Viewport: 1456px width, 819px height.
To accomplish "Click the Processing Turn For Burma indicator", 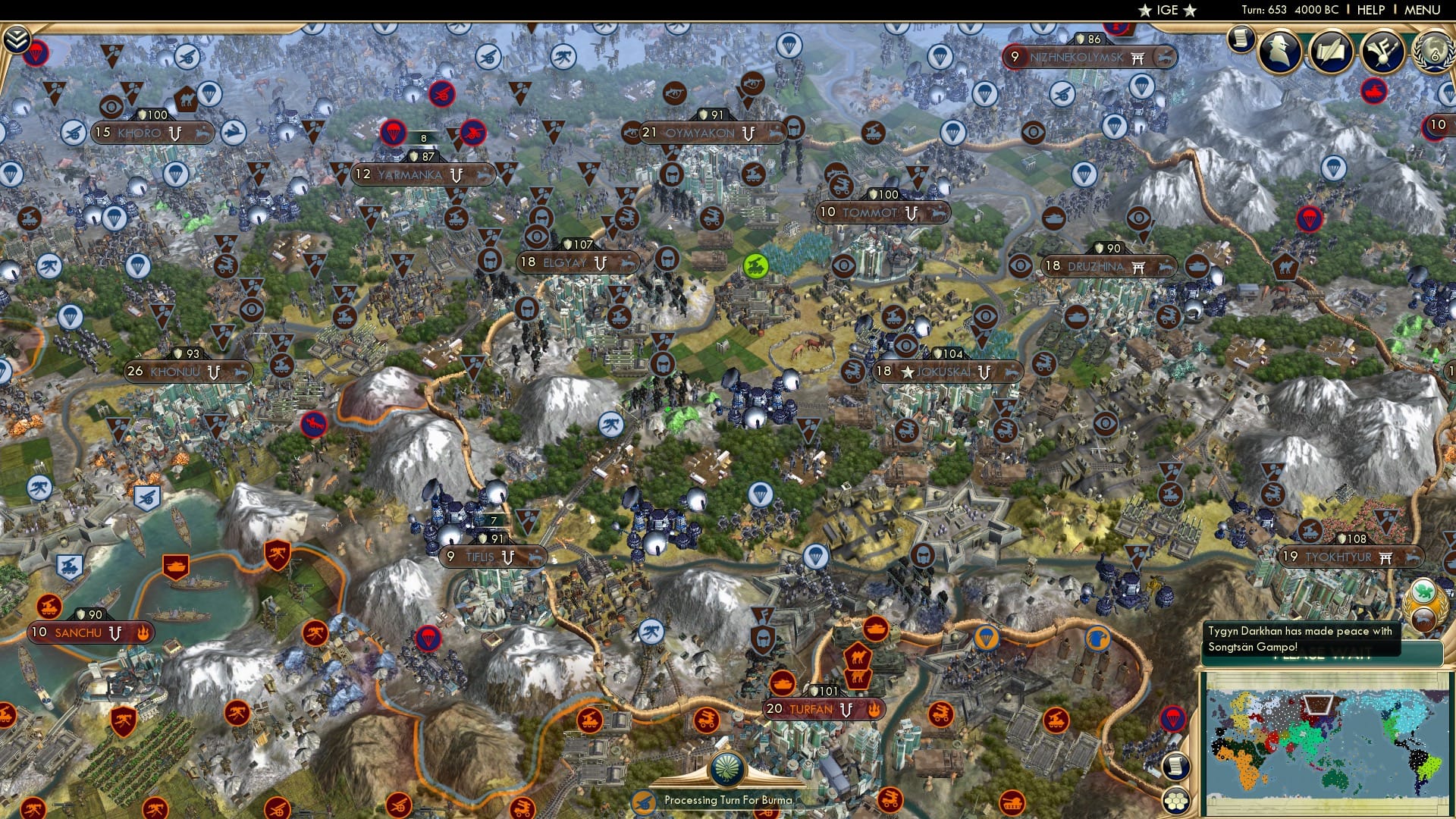I will [730, 799].
